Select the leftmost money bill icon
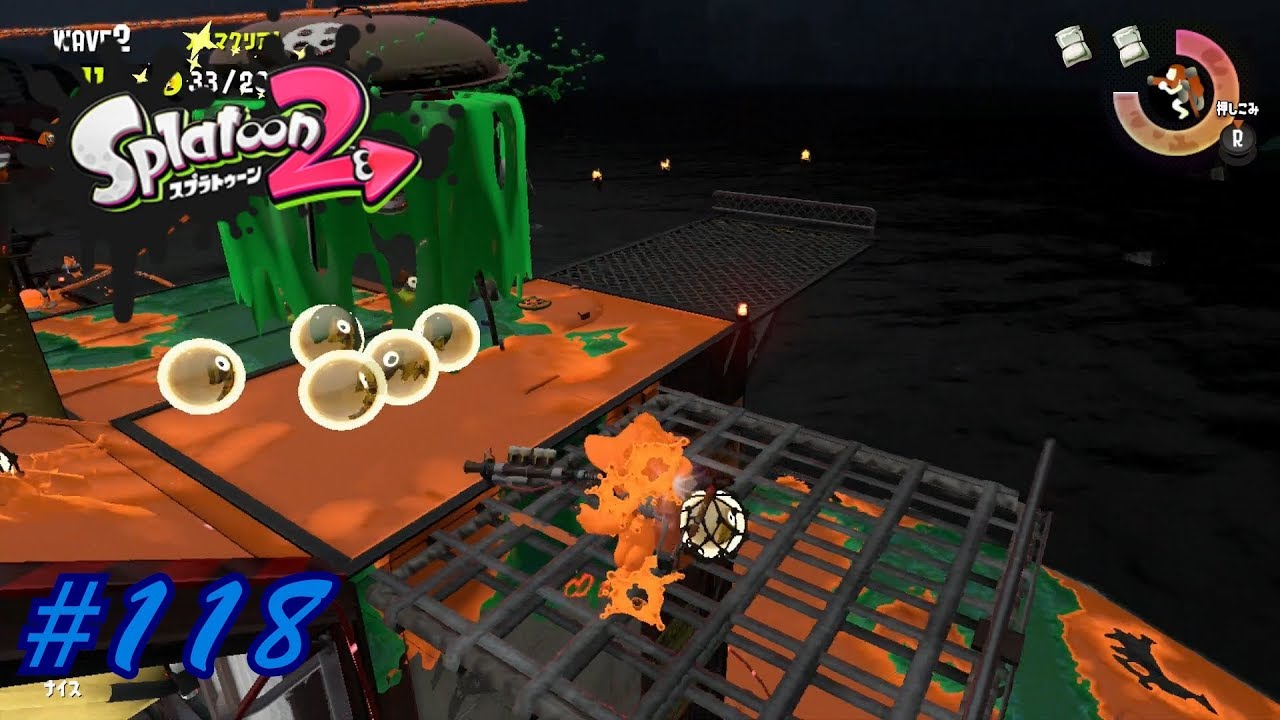The image size is (1280, 720). 1072,47
